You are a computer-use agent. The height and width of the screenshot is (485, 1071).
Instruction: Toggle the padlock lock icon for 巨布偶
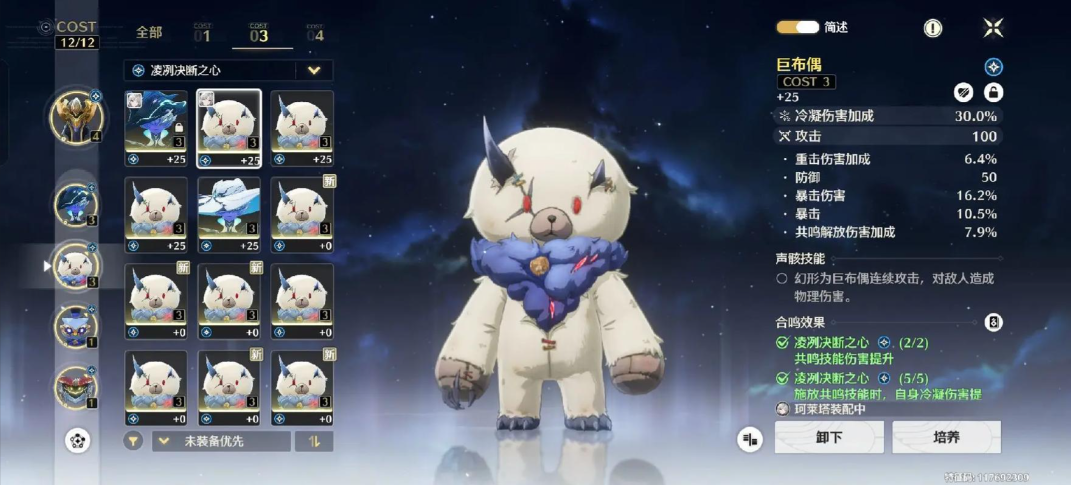pyautogui.click(x=993, y=92)
